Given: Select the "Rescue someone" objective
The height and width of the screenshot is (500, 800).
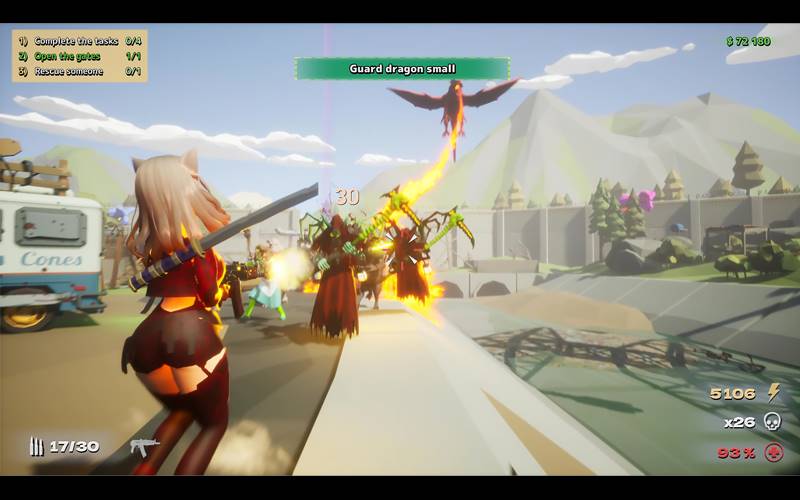Looking at the screenshot, I should point(69,71).
